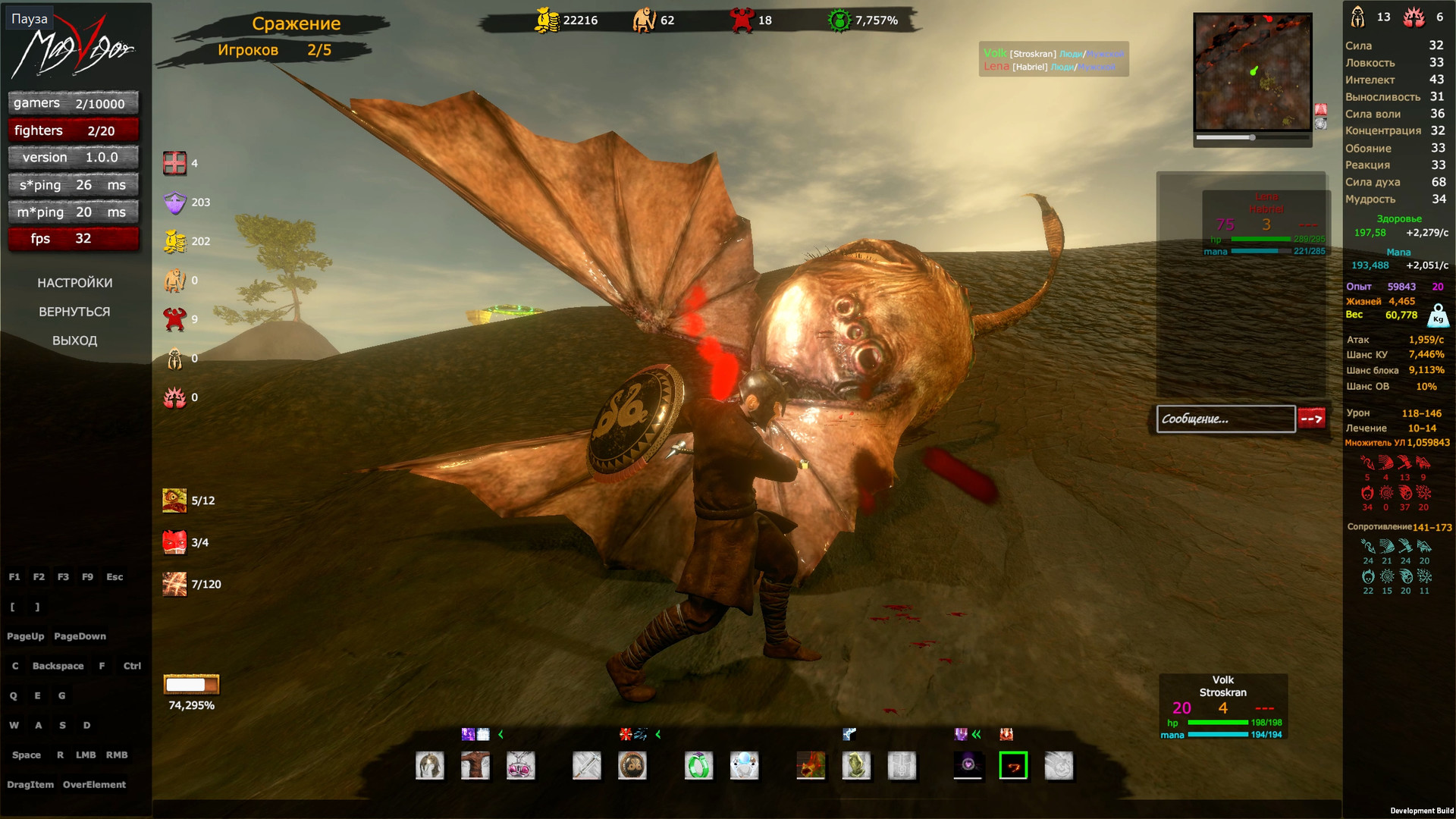Collapse the green double-chevron above the hotbar
This screenshot has width=1456, height=819.
pos(977,733)
